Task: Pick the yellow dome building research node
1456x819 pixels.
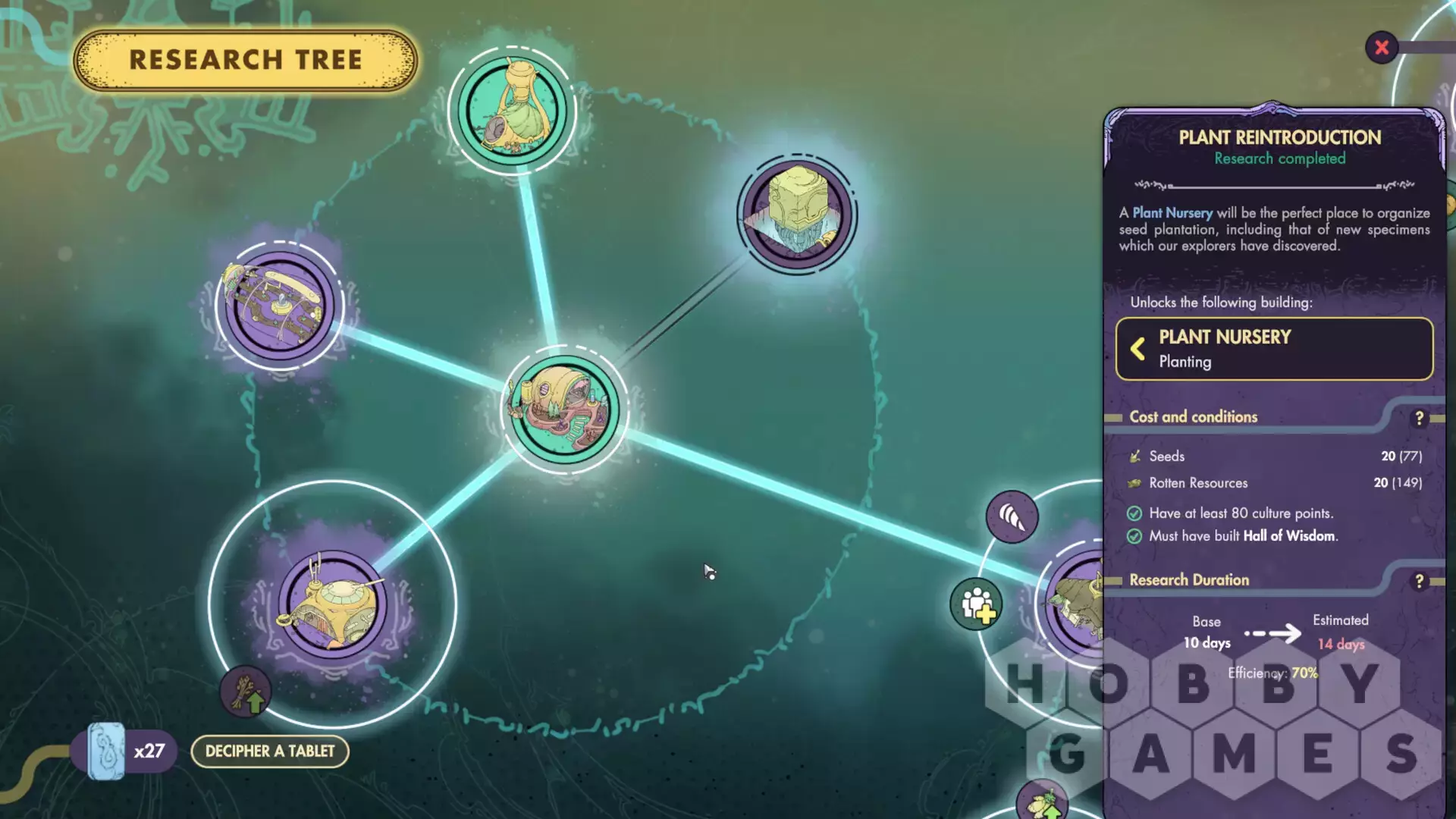Action: 332,604
